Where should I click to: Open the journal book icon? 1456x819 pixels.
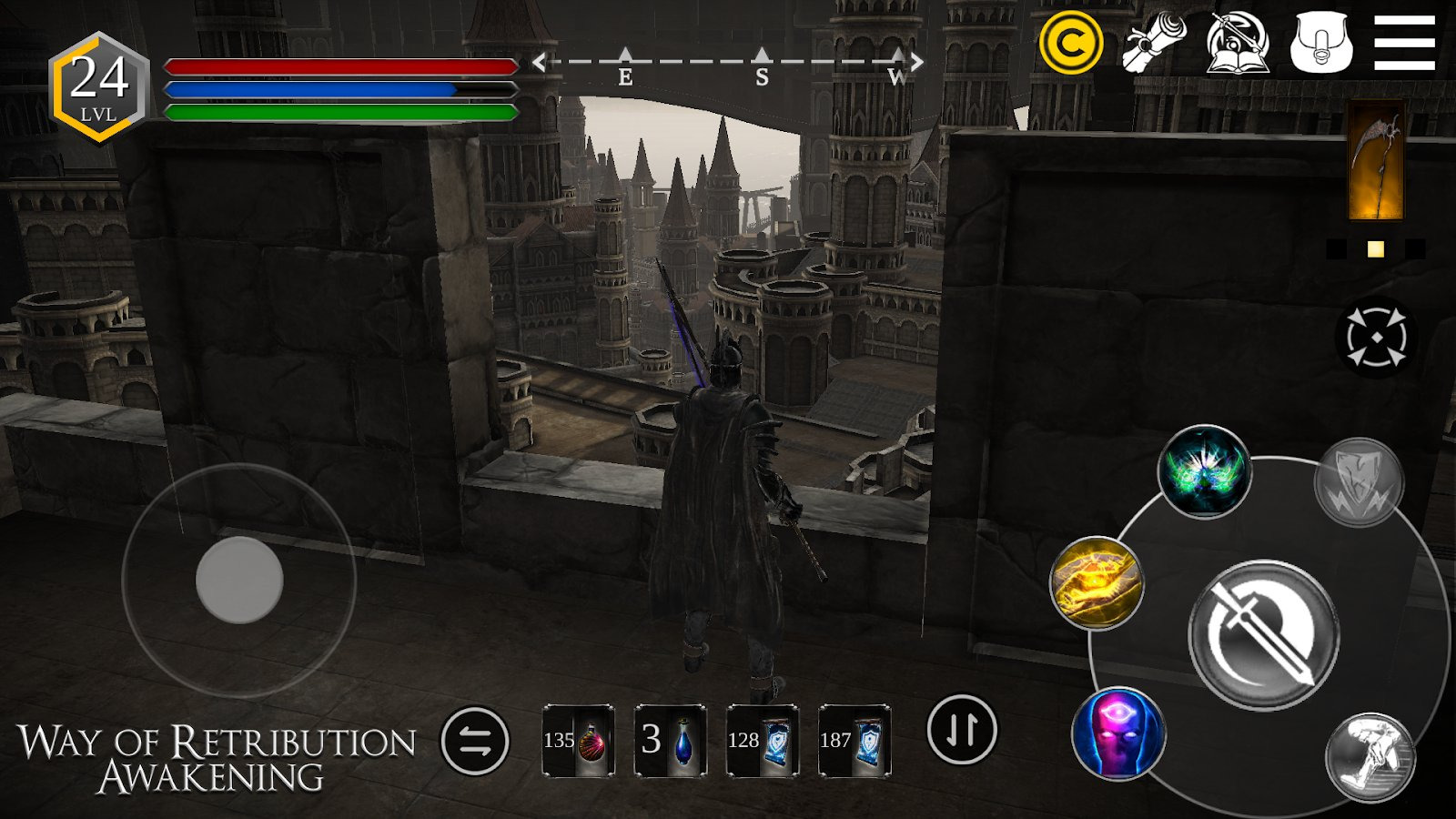pos(1238,43)
